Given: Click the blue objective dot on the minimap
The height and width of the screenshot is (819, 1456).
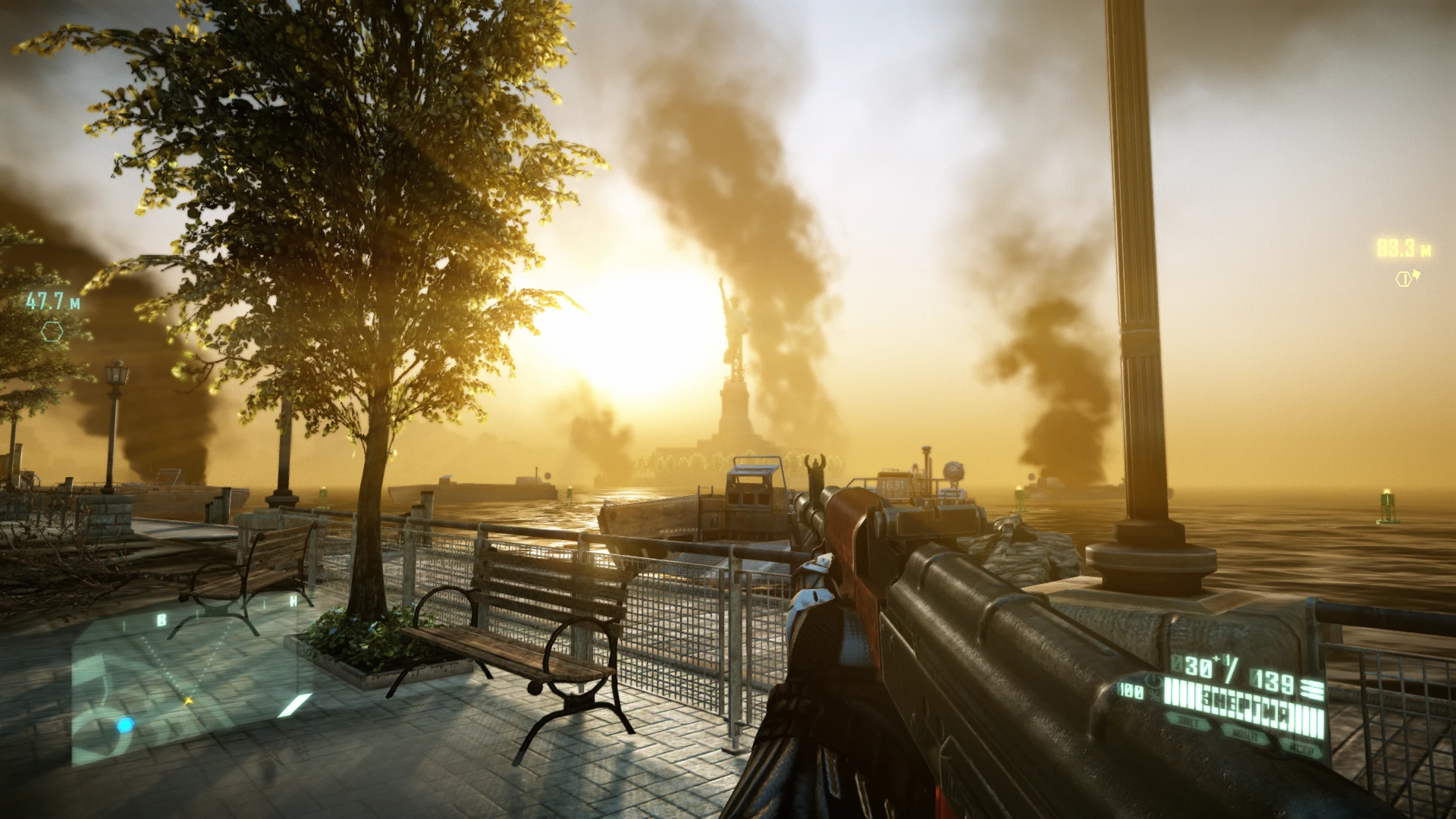Looking at the screenshot, I should point(125,725).
